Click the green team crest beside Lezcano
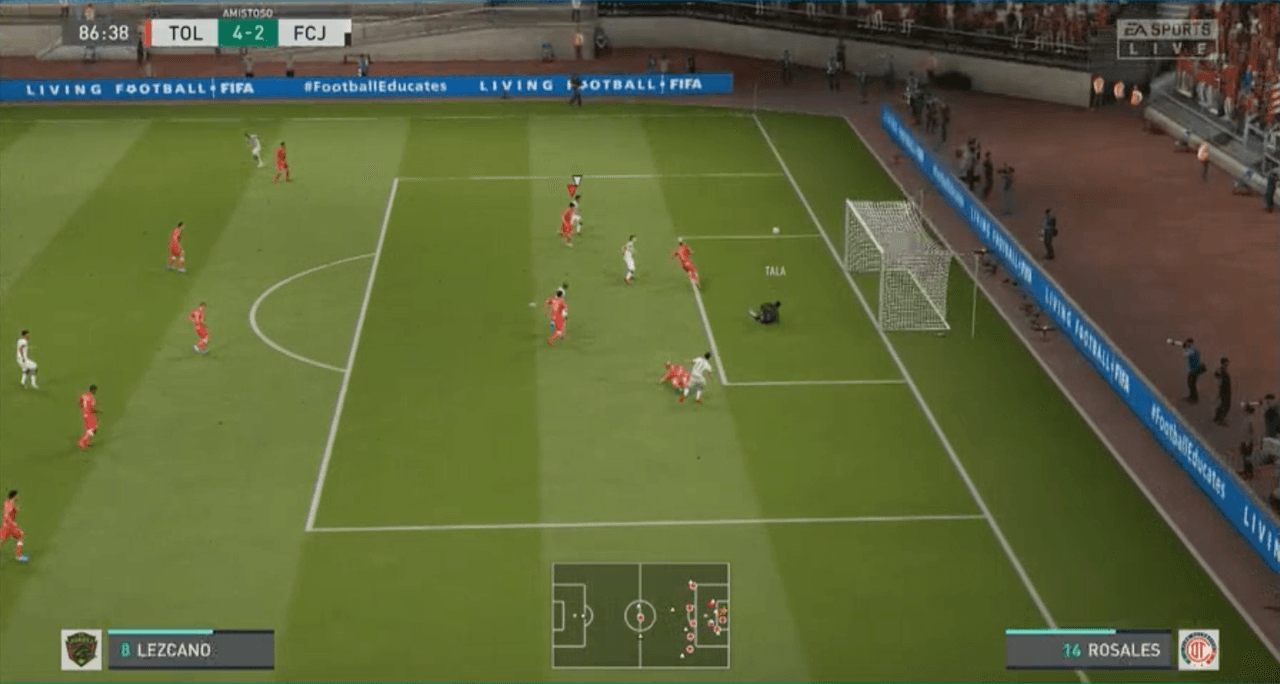 81,649
